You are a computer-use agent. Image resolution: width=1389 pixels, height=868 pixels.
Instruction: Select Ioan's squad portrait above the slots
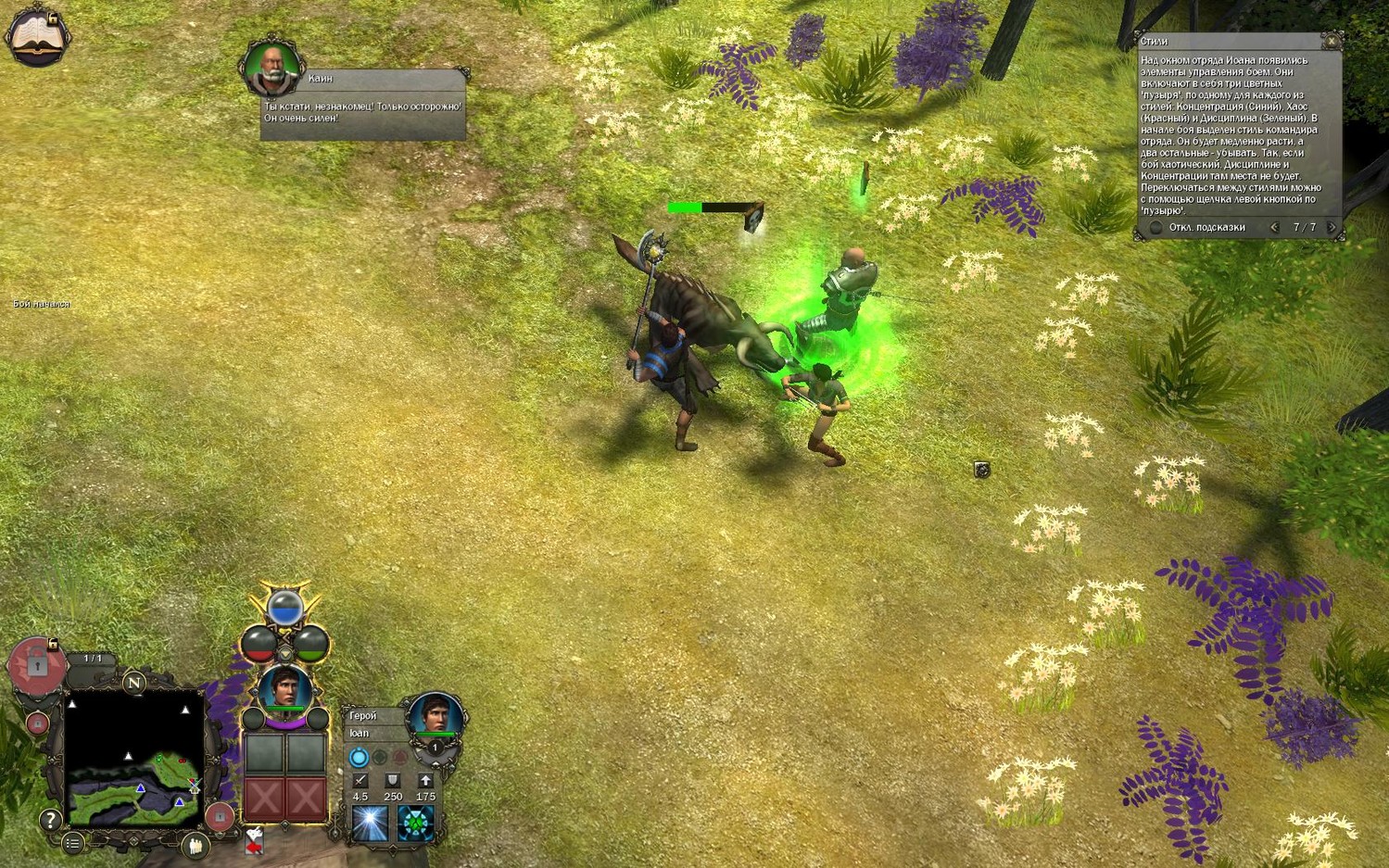point(284,689)
